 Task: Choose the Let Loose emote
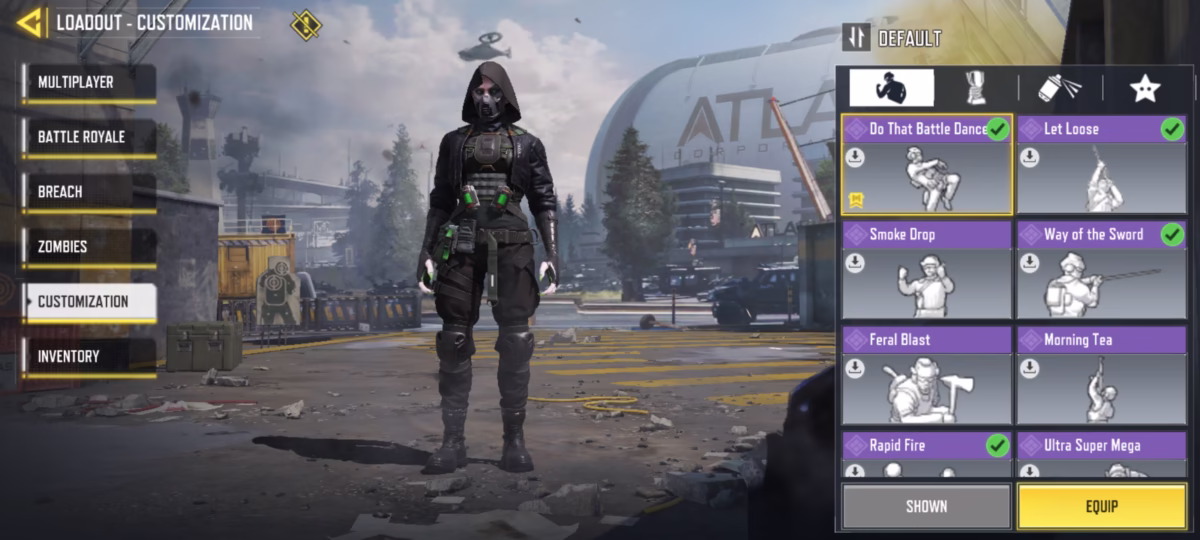click(1101, 165)
